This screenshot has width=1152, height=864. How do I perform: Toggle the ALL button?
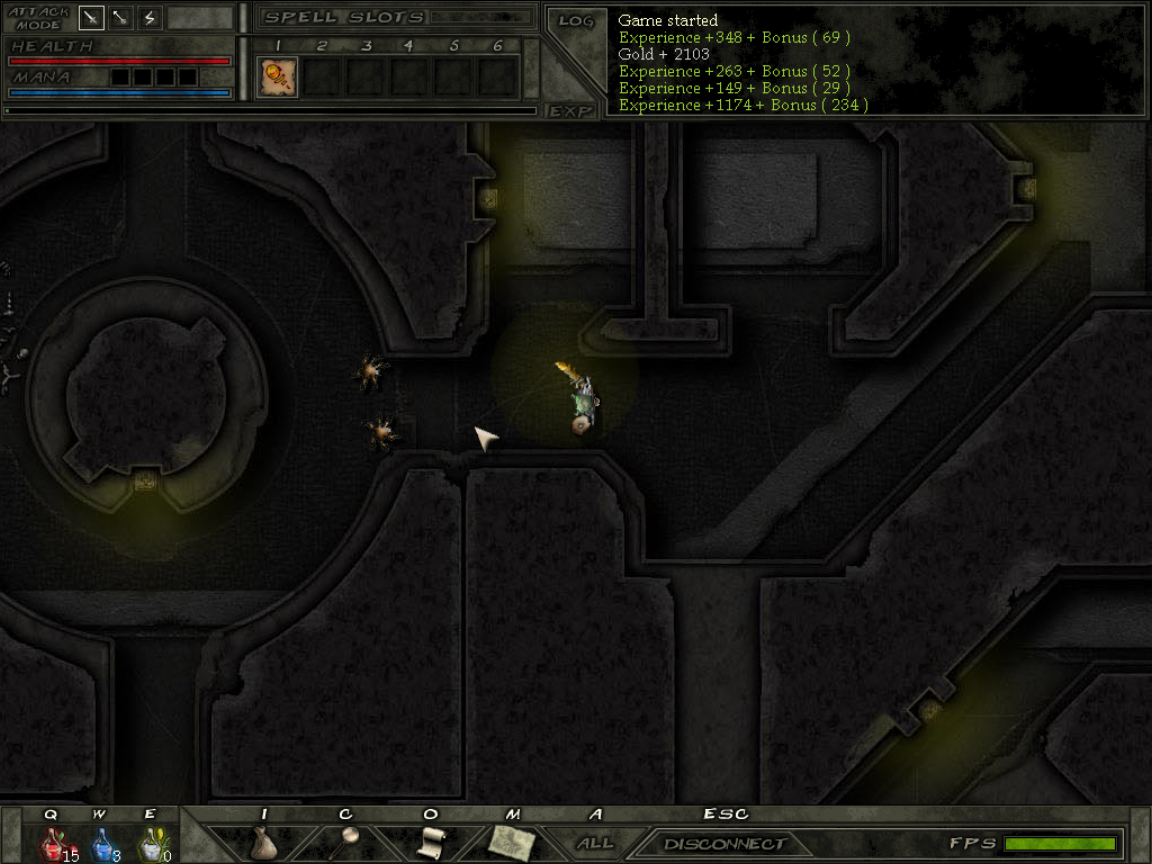[x=595, y=843]
